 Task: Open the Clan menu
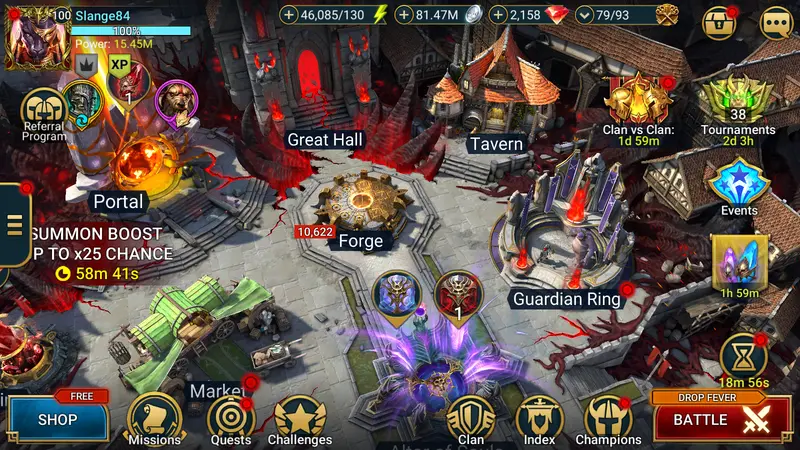tap(470, 418)
